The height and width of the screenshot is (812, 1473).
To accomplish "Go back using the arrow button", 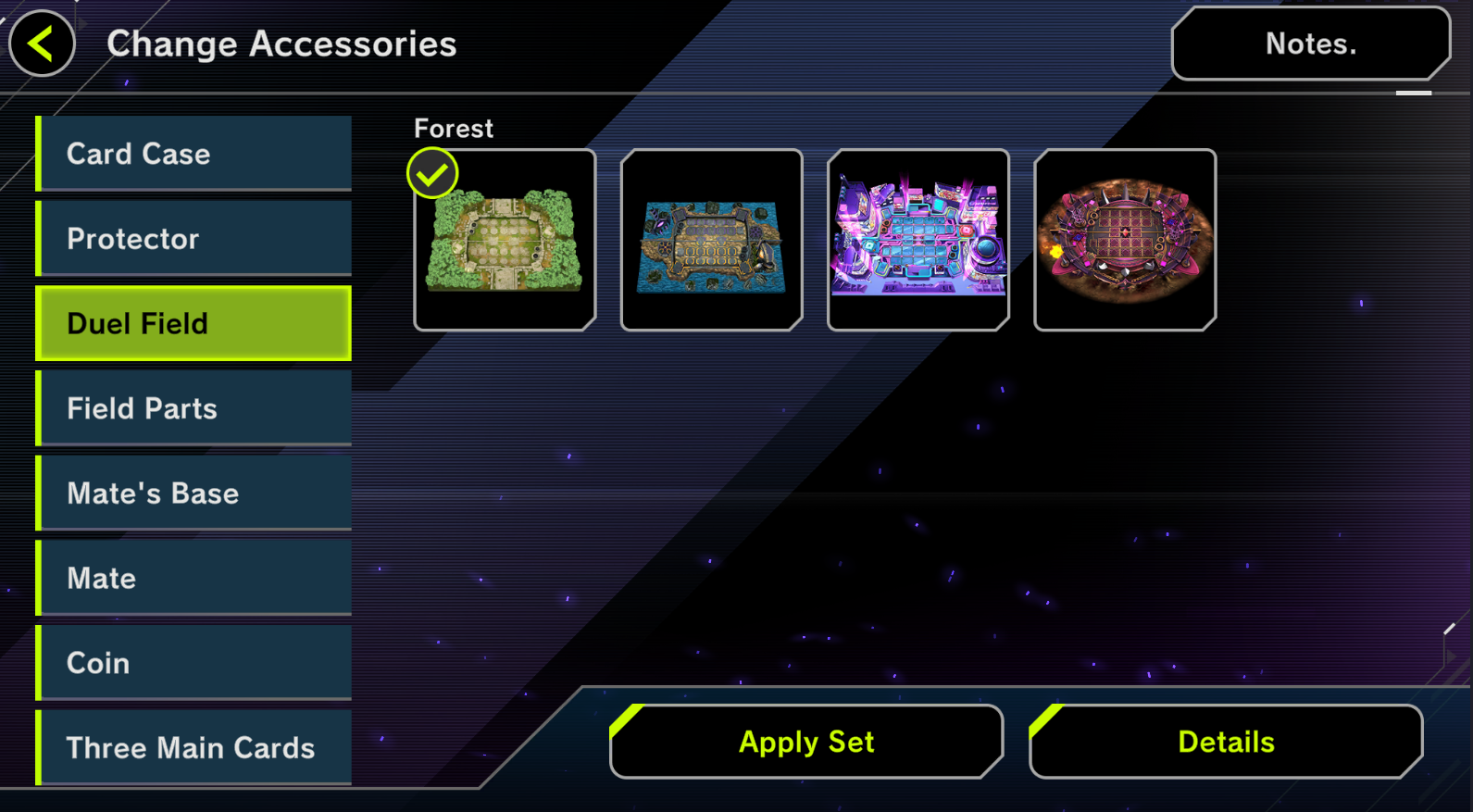I will click(x=42, y=44).
